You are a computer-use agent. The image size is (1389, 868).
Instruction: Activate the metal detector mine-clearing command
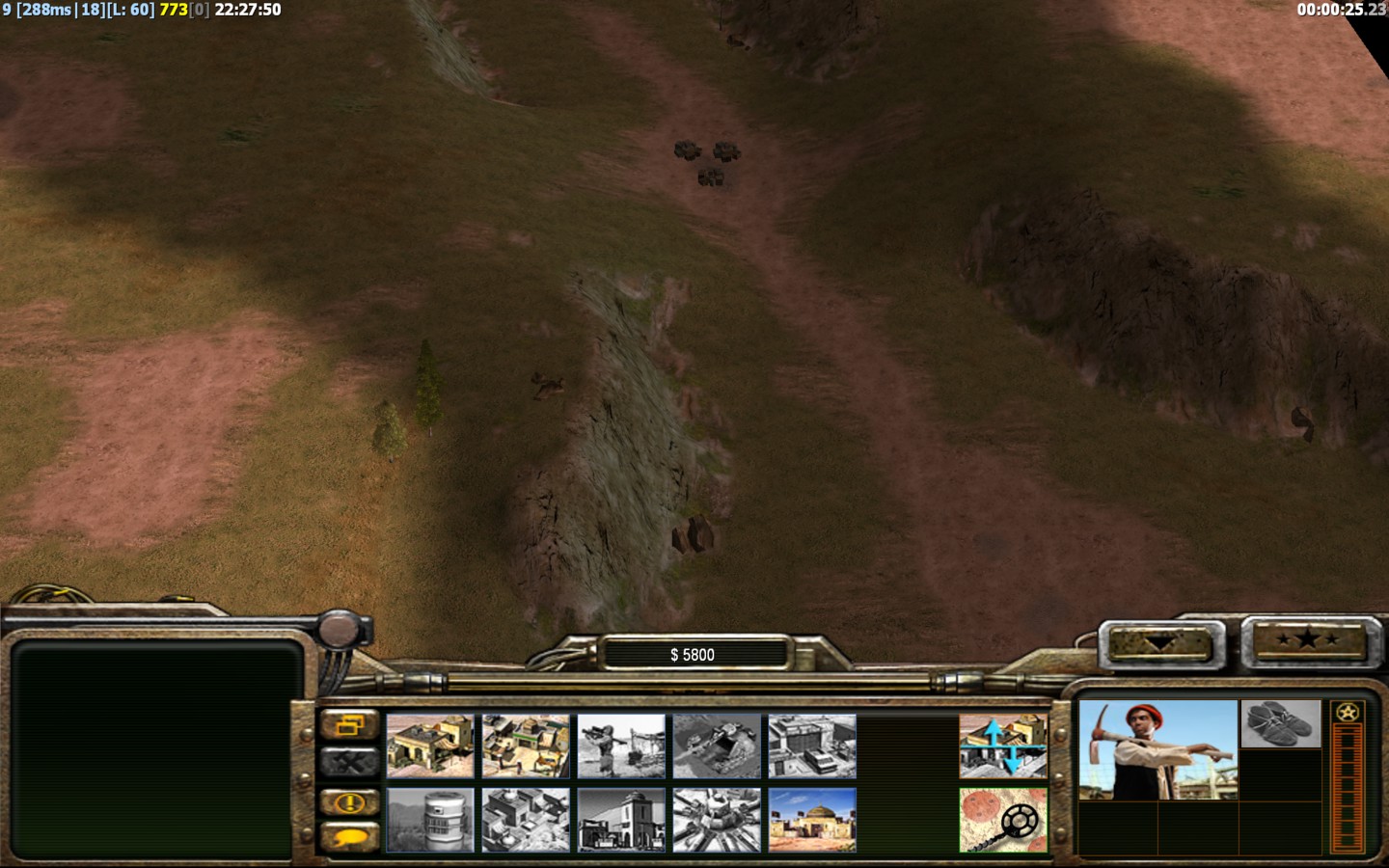[1003, 820]
